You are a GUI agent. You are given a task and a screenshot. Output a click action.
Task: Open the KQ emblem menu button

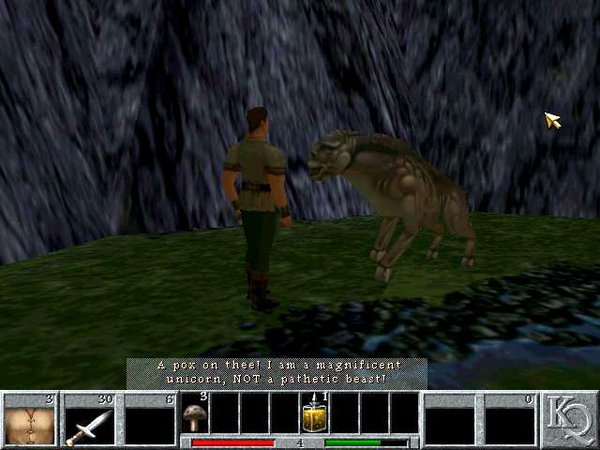(569, 420)
